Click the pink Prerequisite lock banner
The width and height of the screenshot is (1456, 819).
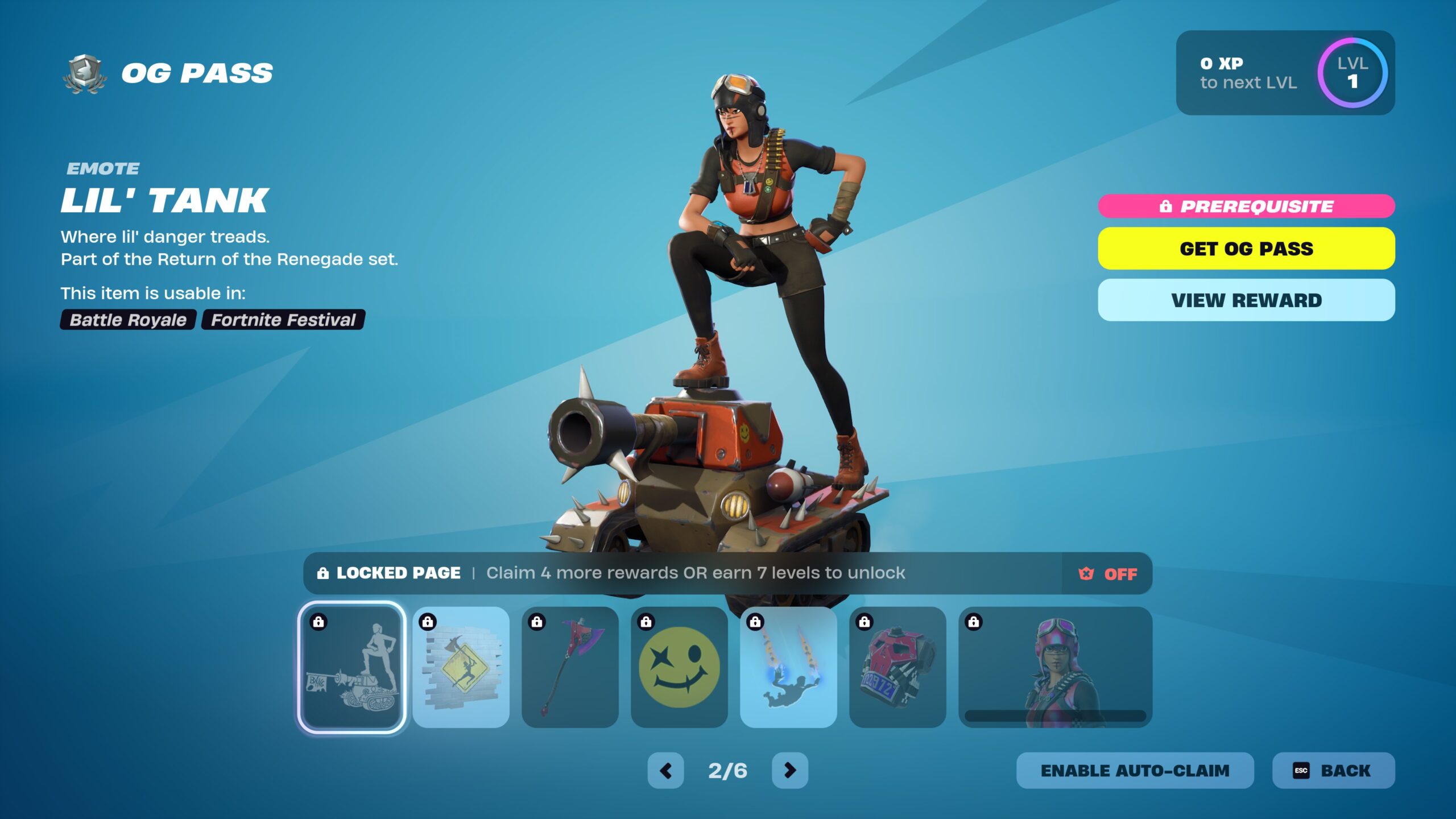point(1246,206)
